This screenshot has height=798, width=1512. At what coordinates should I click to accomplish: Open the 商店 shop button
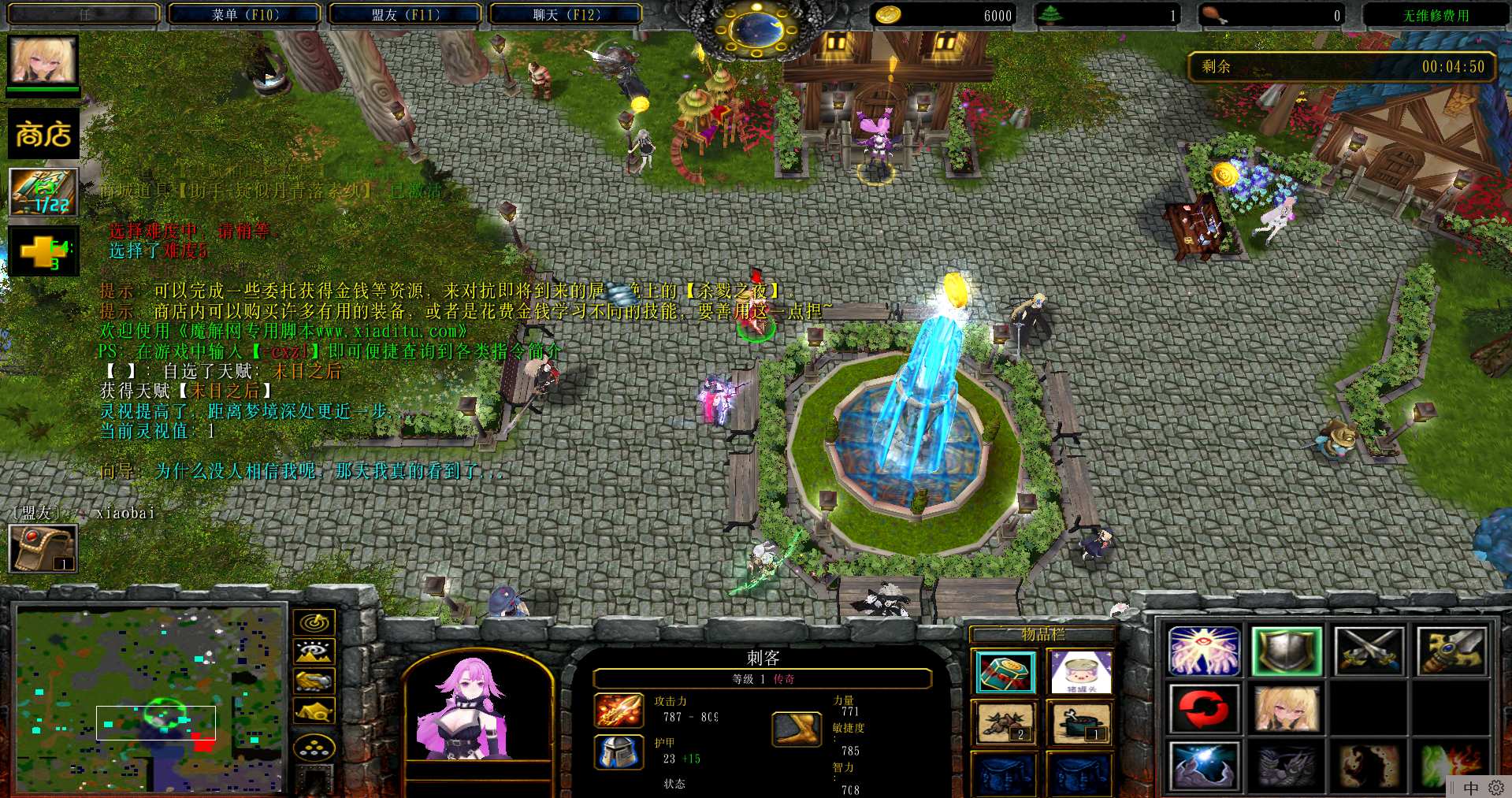click(x=43, y=135)
